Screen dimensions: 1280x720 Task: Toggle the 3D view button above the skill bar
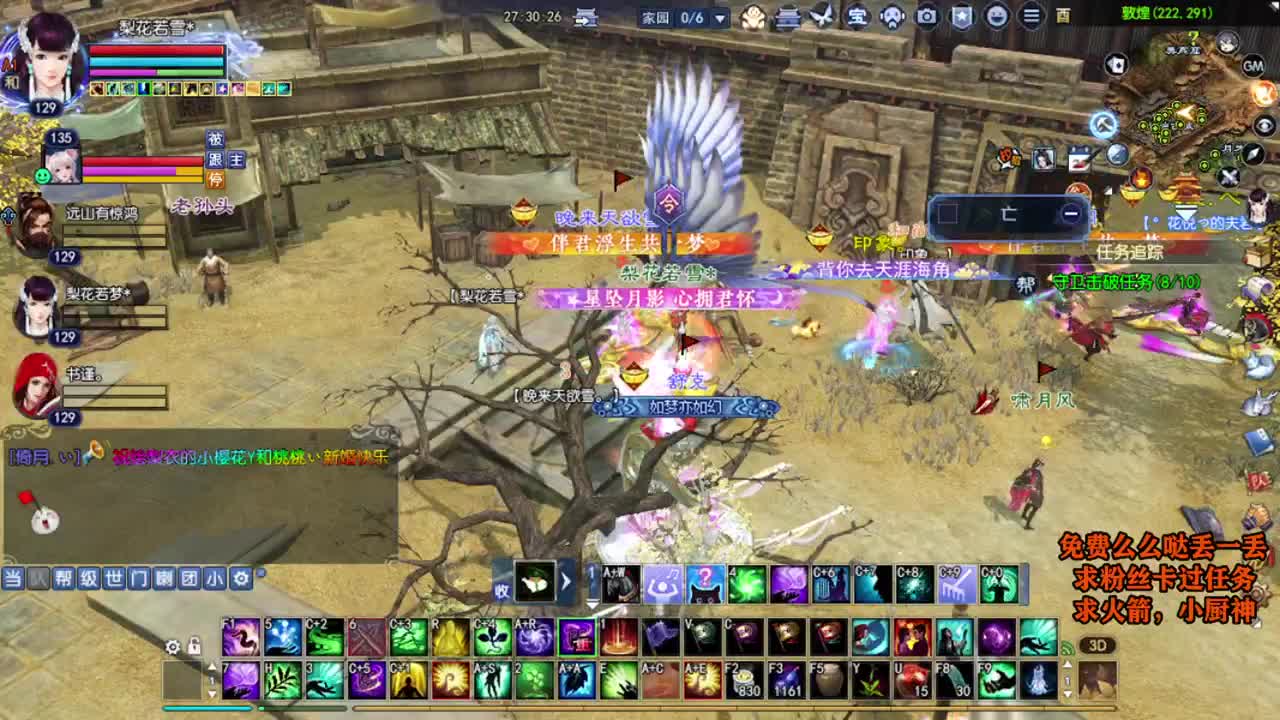(x=1098, y=645)
